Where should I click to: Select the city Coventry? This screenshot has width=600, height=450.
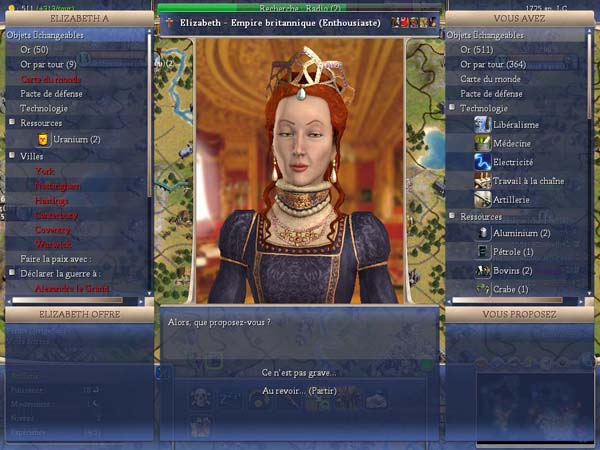click(54, 229)
